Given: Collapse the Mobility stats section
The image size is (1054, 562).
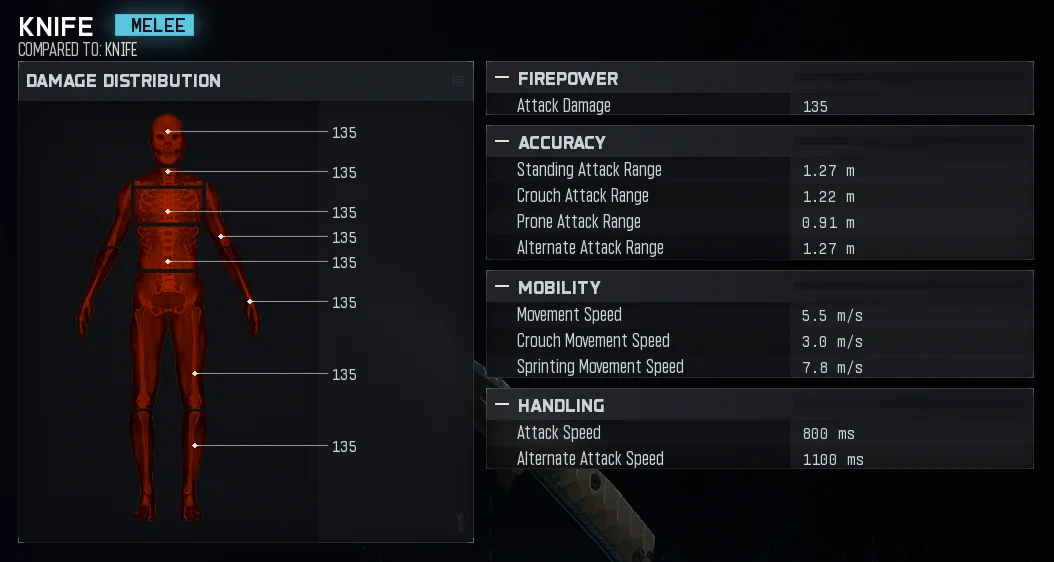Looking at the screenshot, I should (502, 287).
